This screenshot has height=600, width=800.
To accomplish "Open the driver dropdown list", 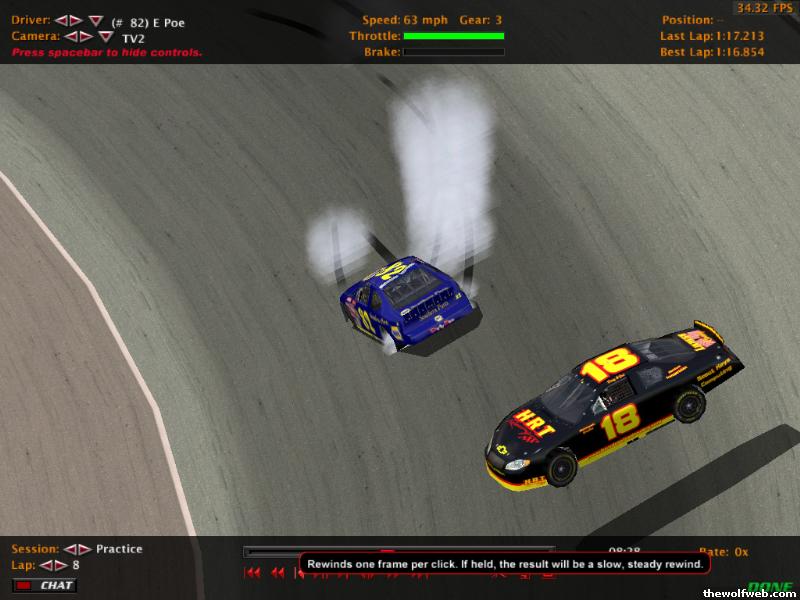I will [x=95, y=21].
